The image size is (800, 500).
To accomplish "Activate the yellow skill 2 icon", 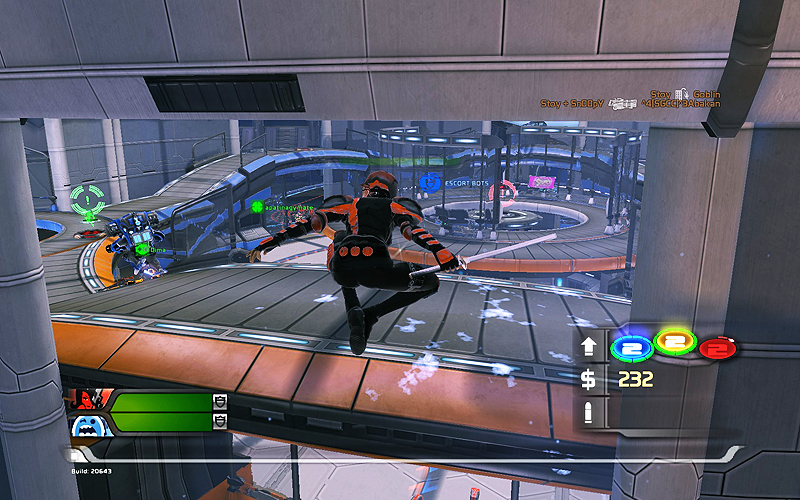I will pyautogui.click(x=674, y=342).
